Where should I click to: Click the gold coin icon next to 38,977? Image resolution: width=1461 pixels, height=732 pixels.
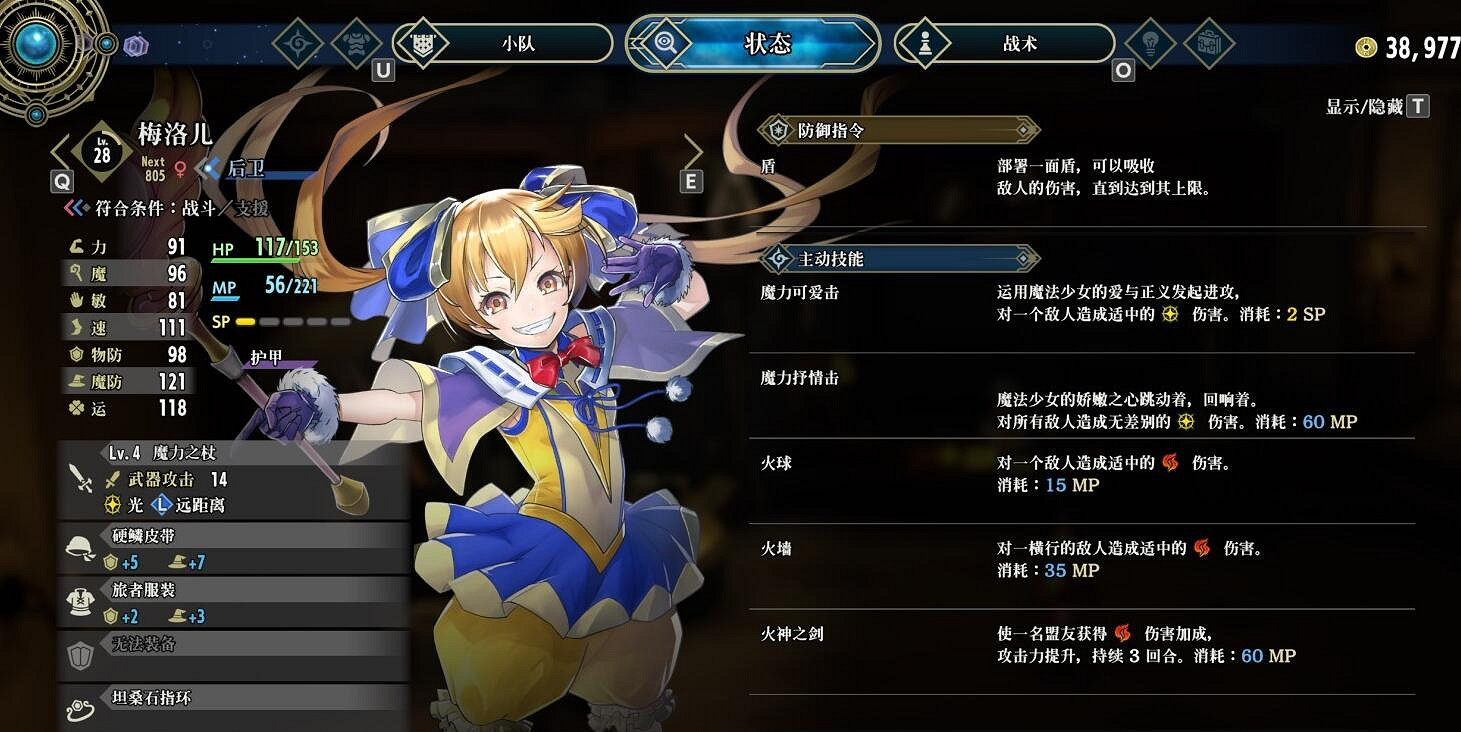coord(1365,45)
